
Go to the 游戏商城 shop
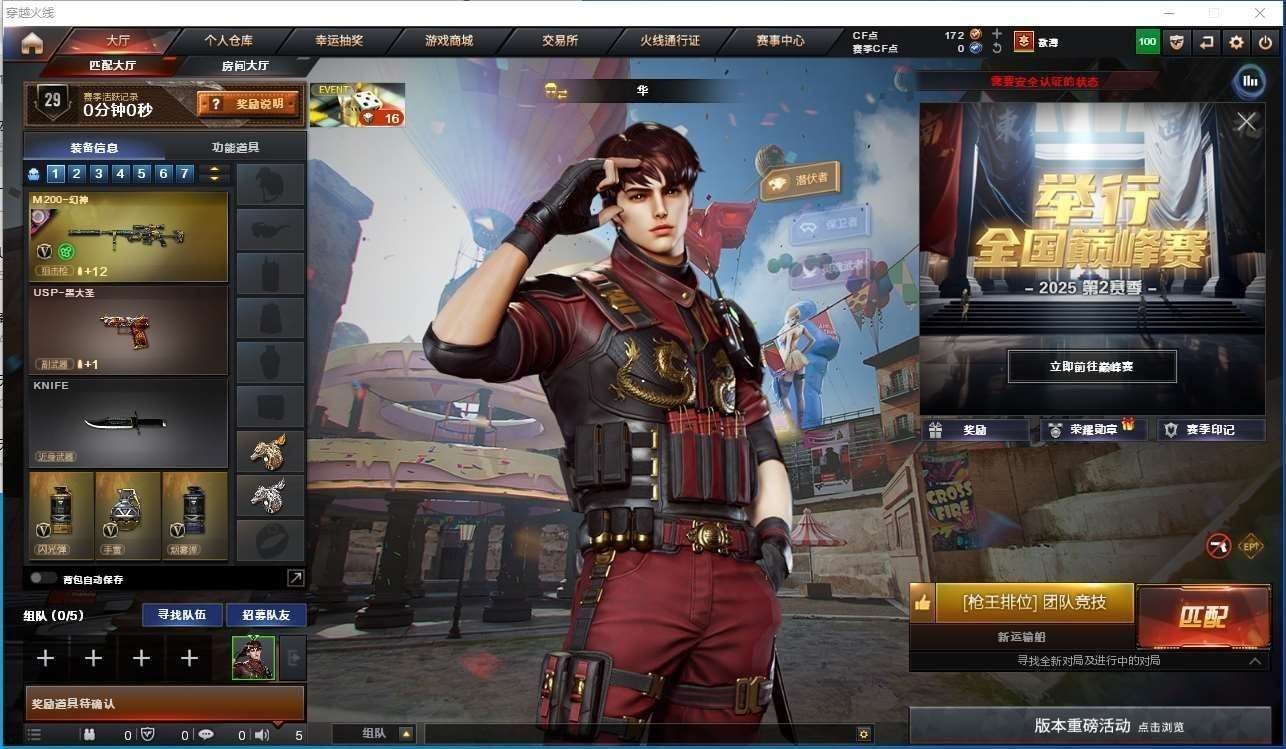(x=449, y=41)
